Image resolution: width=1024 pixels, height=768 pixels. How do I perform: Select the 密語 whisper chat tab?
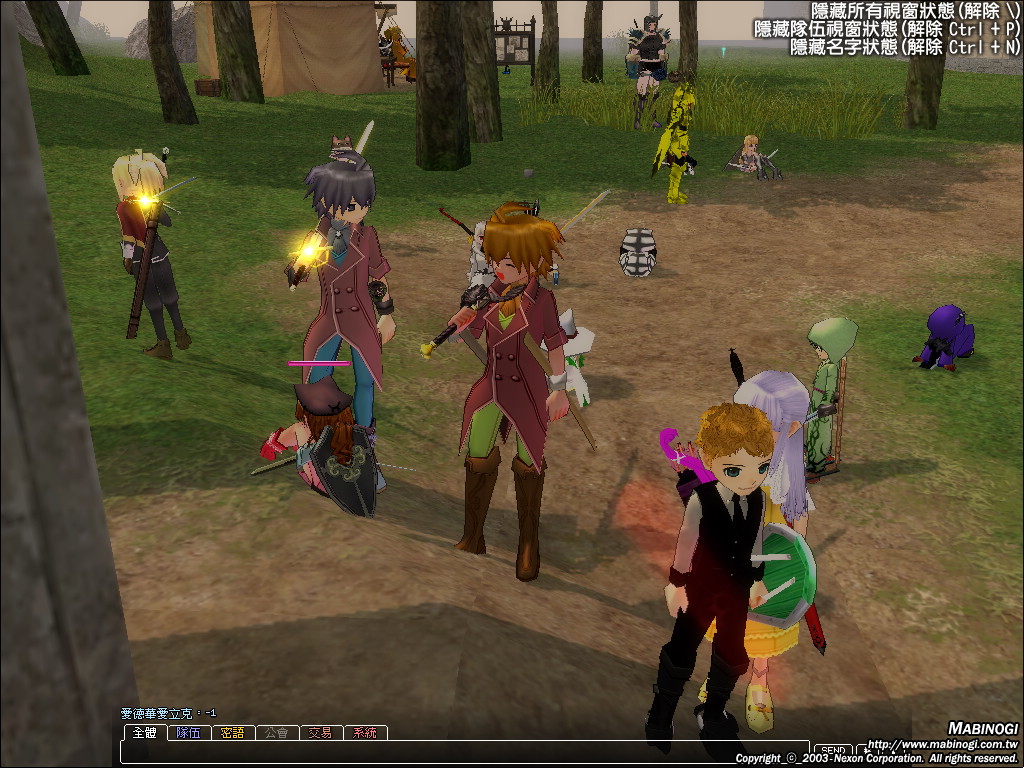[233, 733]
